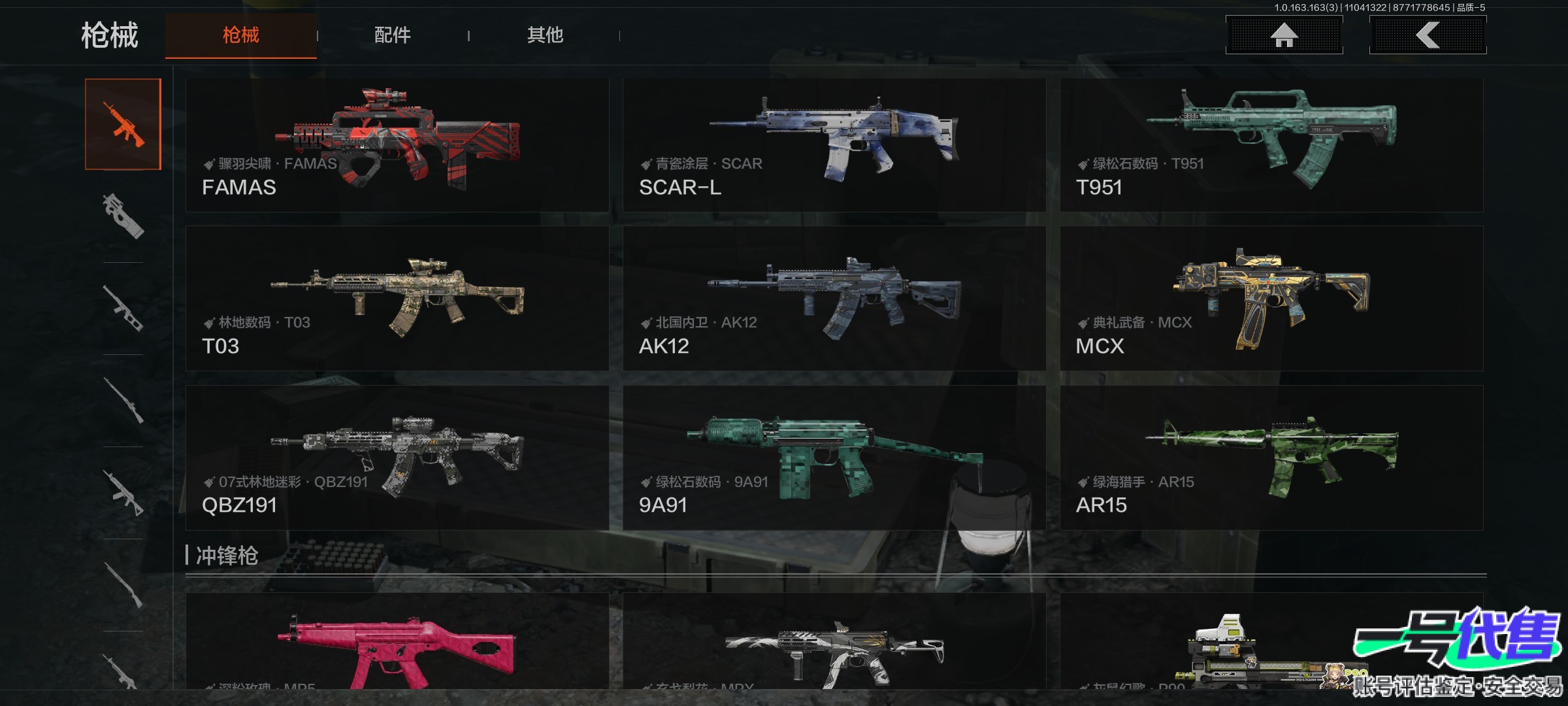Choose the SCAR-L weapon card
Image resolution: width=1568 pixels, height=706 pixels.
pos(834,145)
